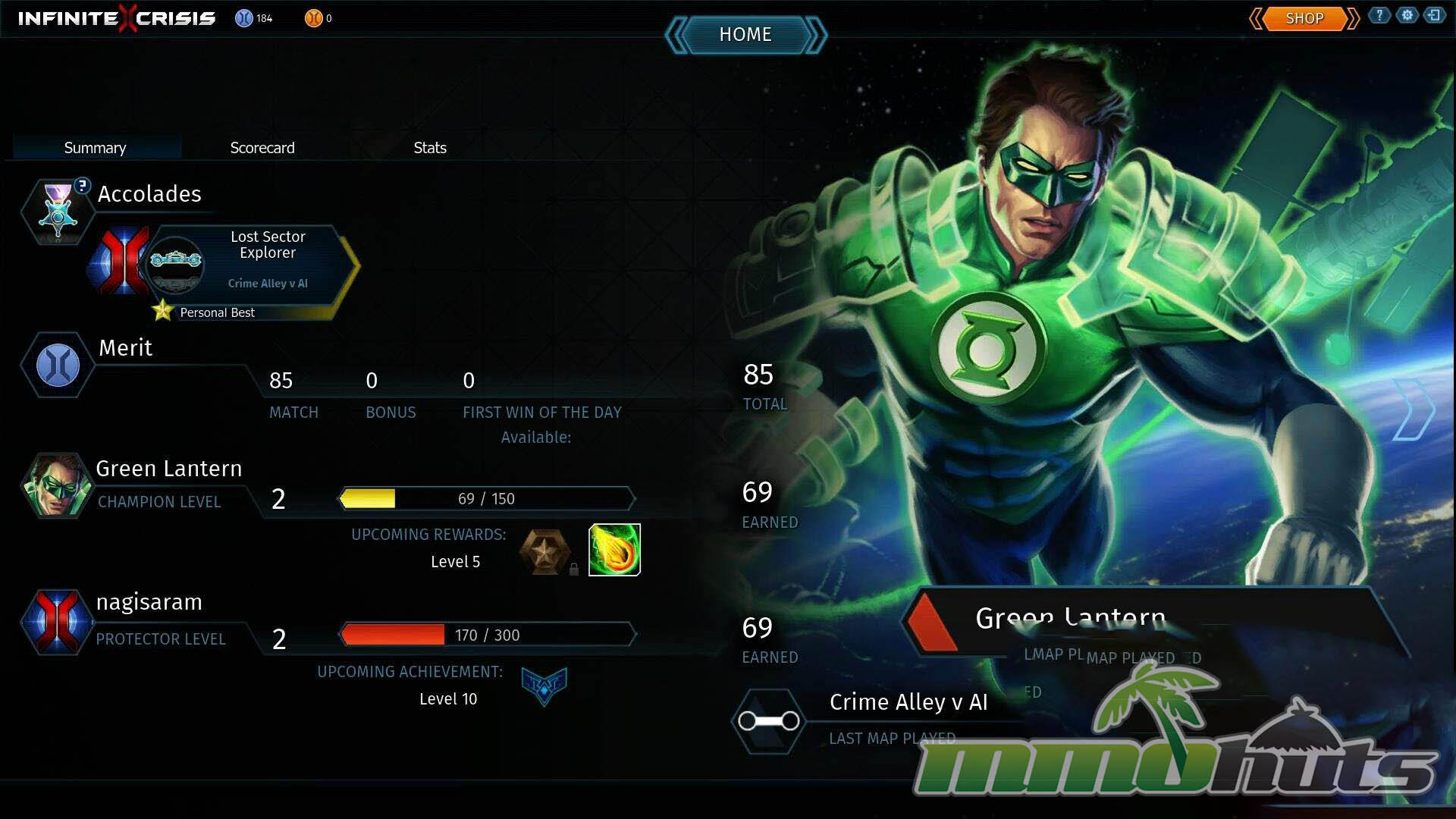Select the Summary tab
1456x819 pixels.
95,148
